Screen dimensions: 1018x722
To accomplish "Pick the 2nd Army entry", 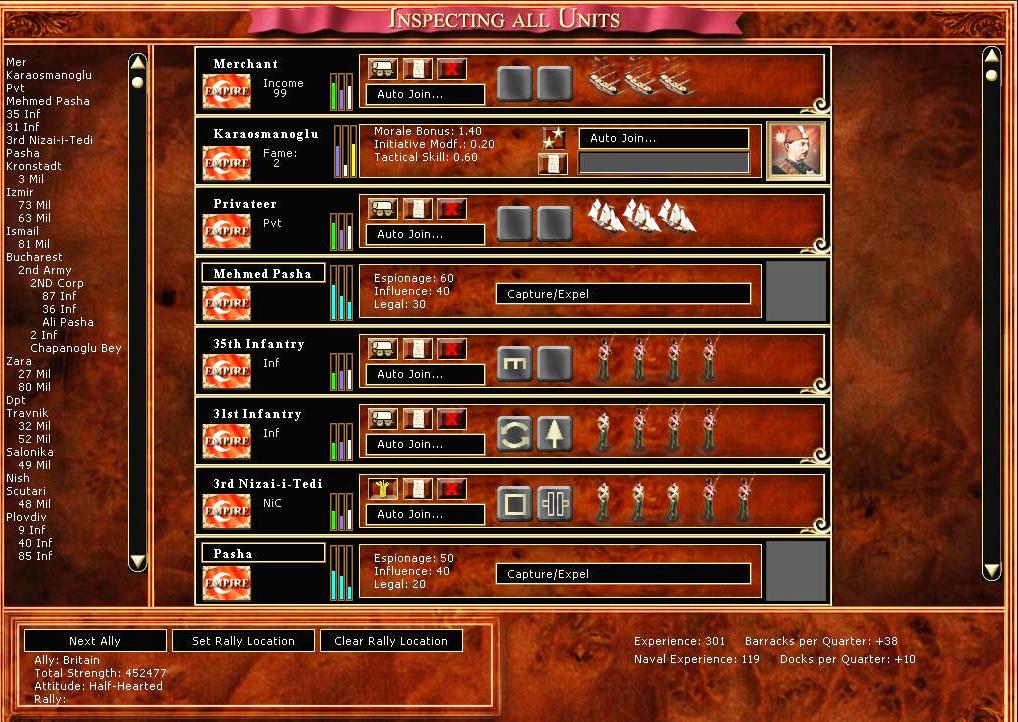I will click(x=44, y=270).
